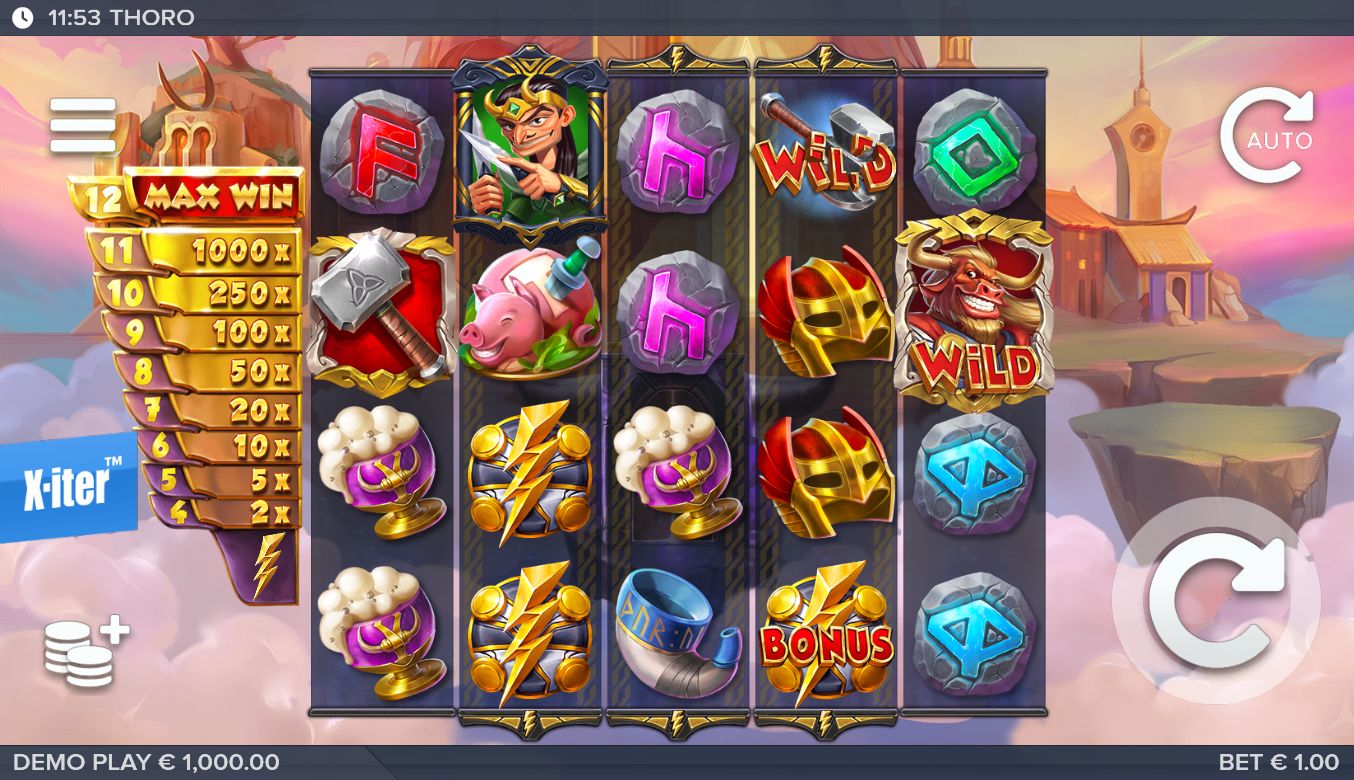Open the X-iter feature menu

click(x=68, y=487)
